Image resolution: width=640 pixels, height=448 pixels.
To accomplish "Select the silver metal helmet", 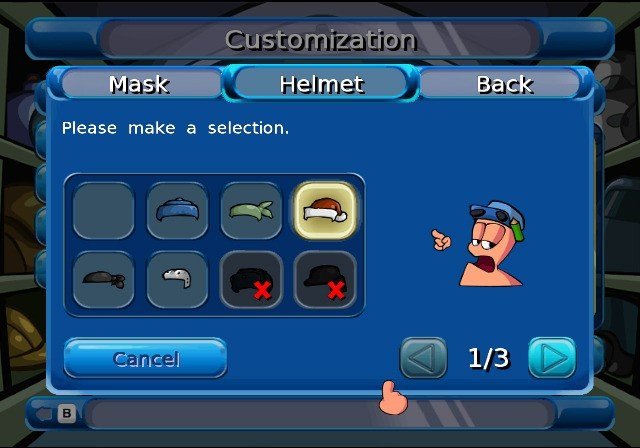I will click(177, 280).
